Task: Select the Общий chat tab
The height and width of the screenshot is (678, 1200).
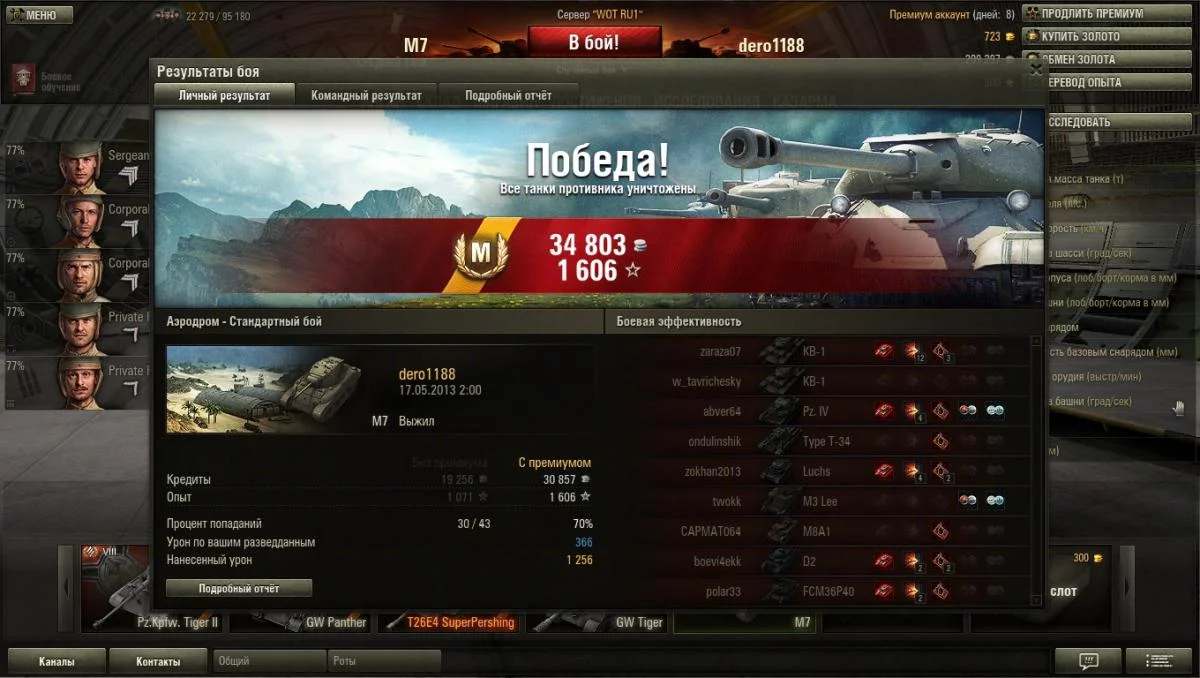Action: pyautogui.click(x=270, y=661)
